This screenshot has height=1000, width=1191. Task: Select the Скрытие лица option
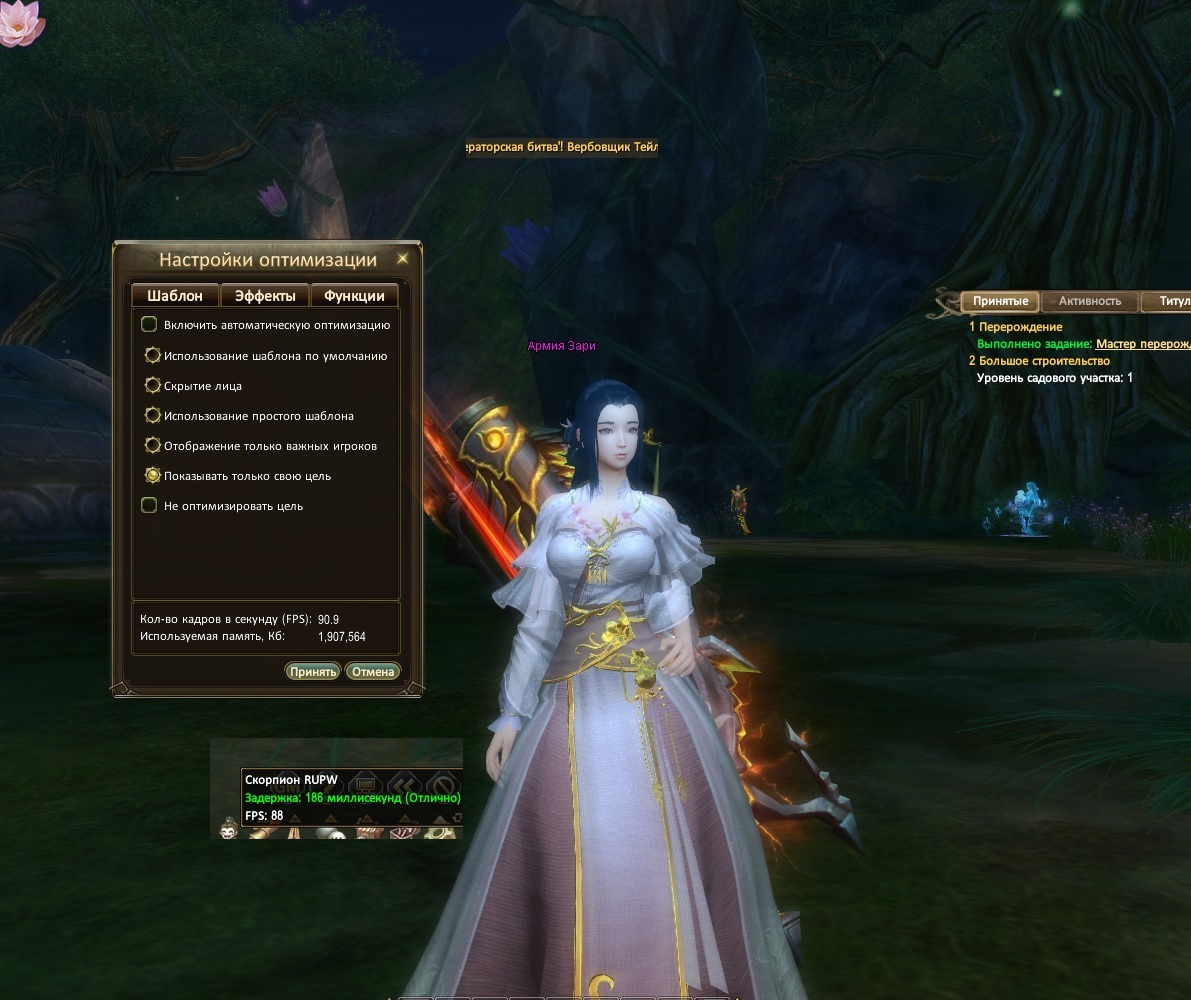click(x=152, y=385)
